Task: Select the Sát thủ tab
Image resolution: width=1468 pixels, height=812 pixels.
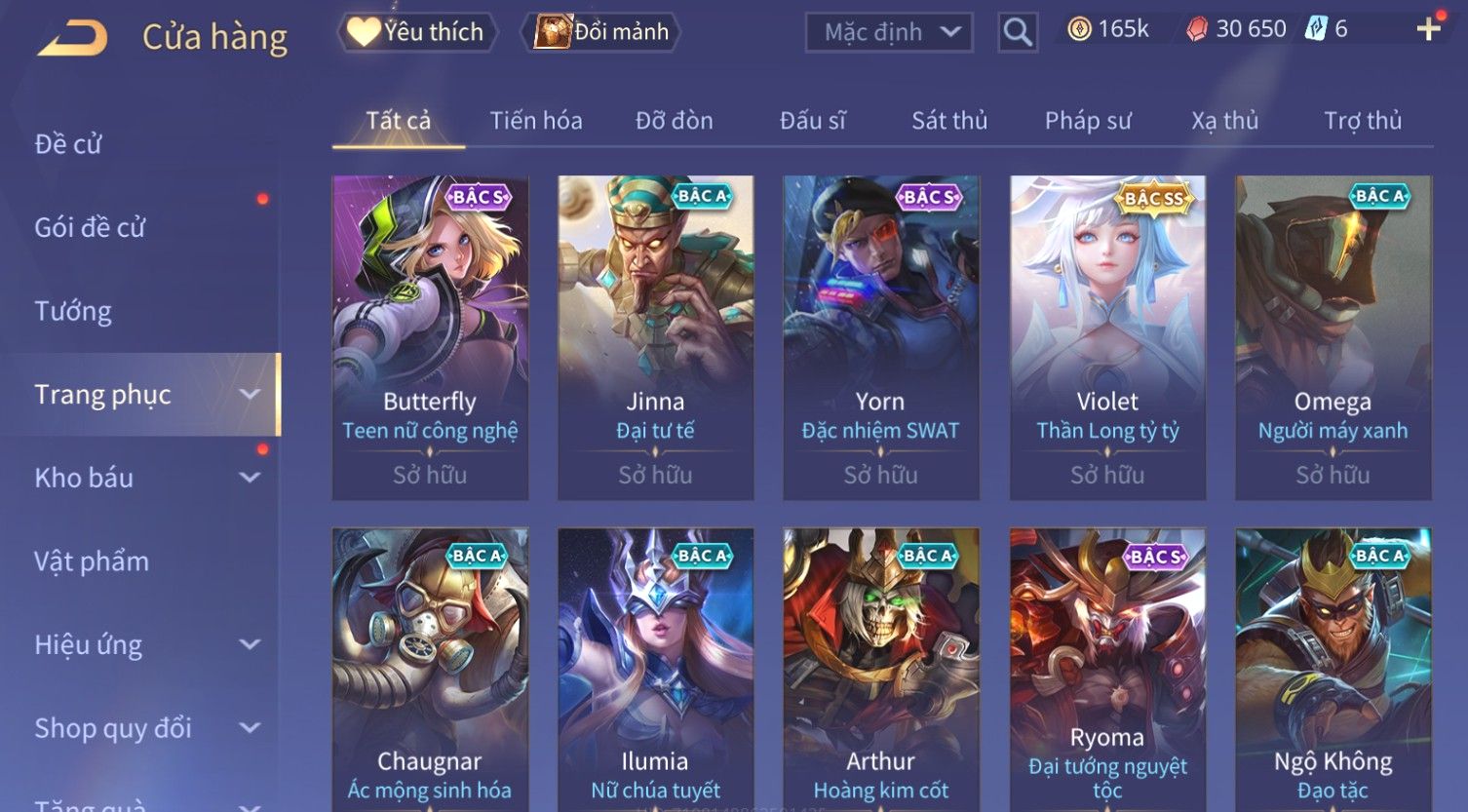Action: (x=949, y=121)
